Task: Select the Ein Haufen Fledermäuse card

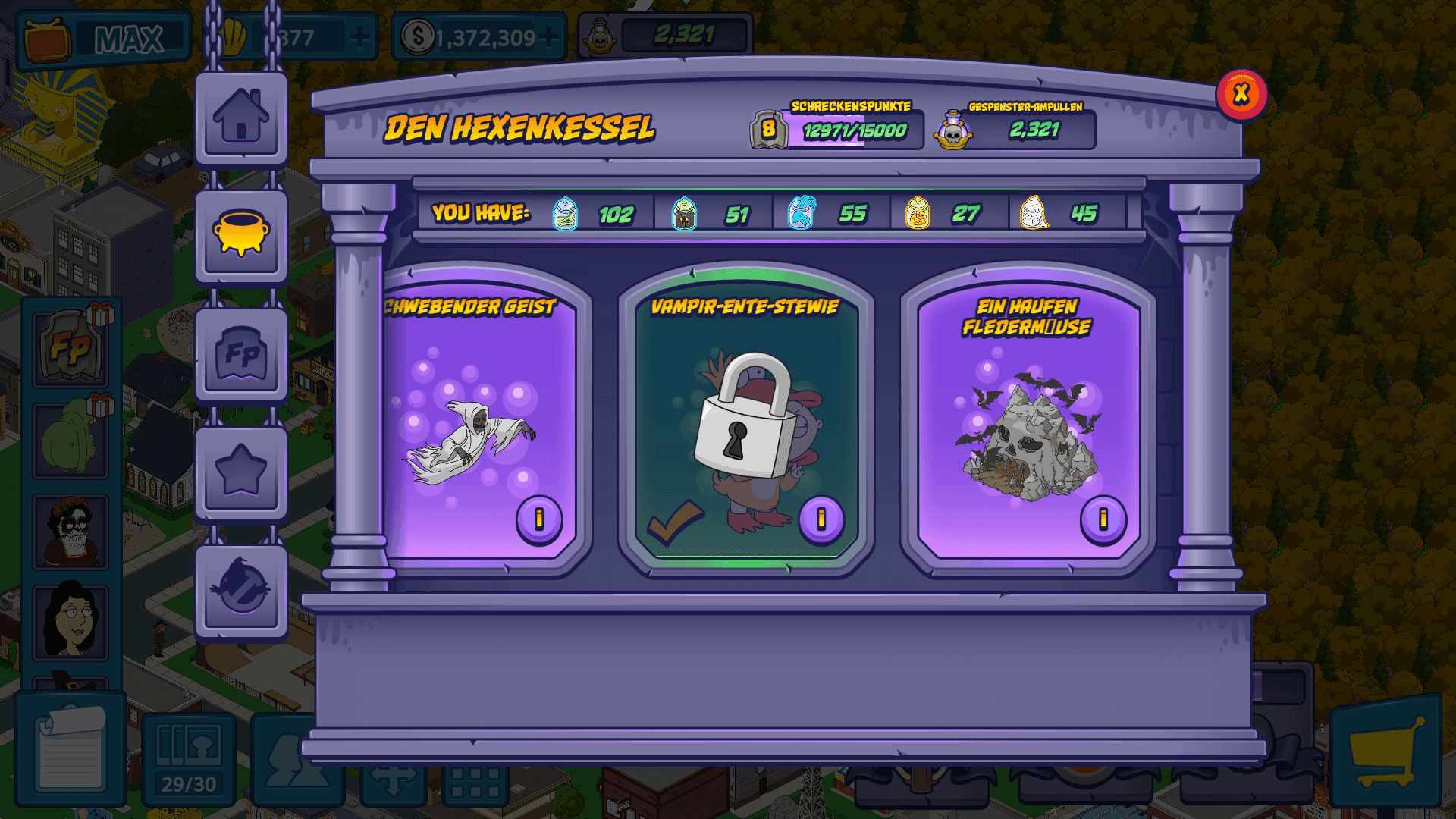Action: [1028, 425]
